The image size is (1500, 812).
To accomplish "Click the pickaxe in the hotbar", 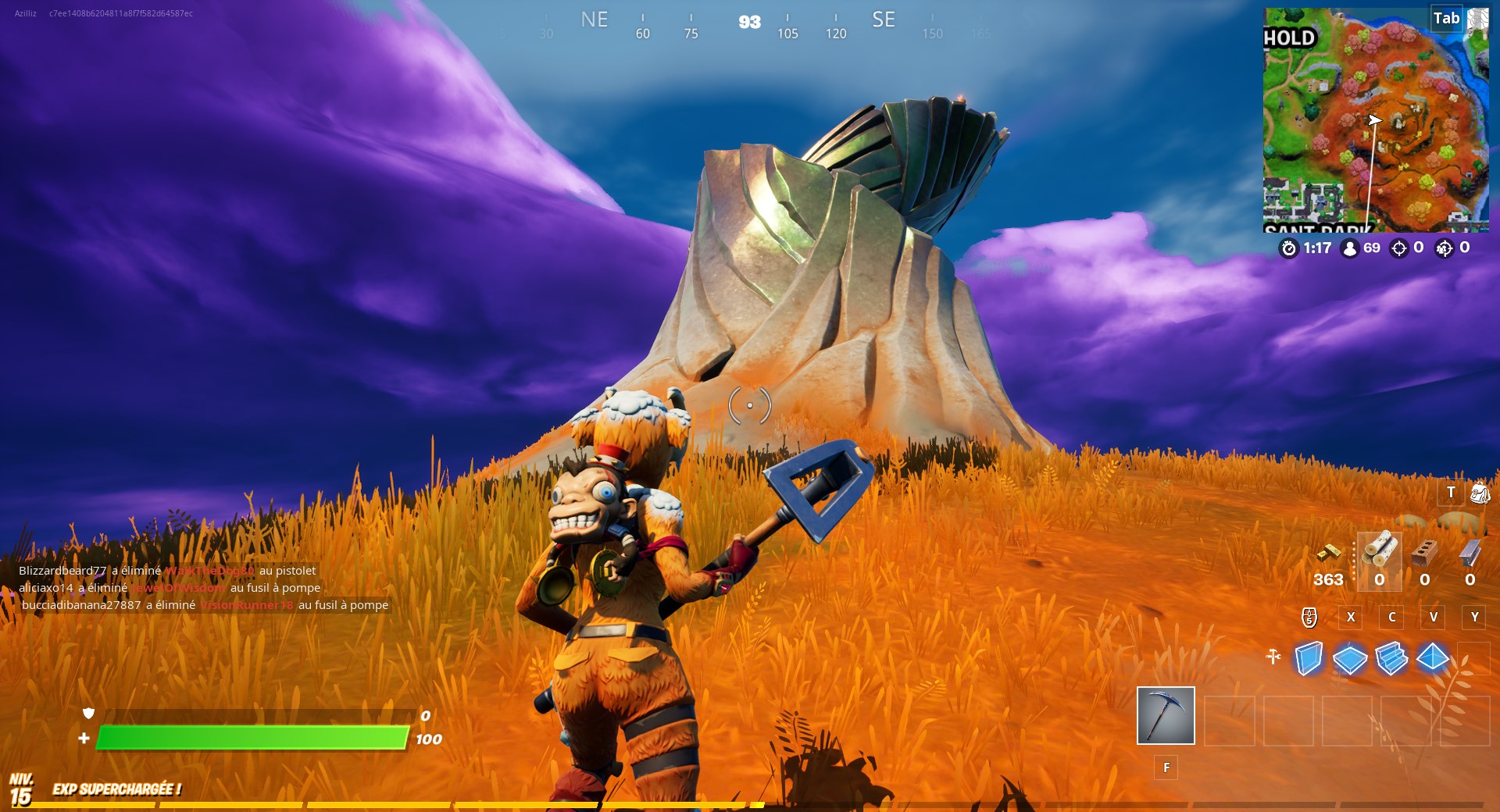I will [1164, 716].
